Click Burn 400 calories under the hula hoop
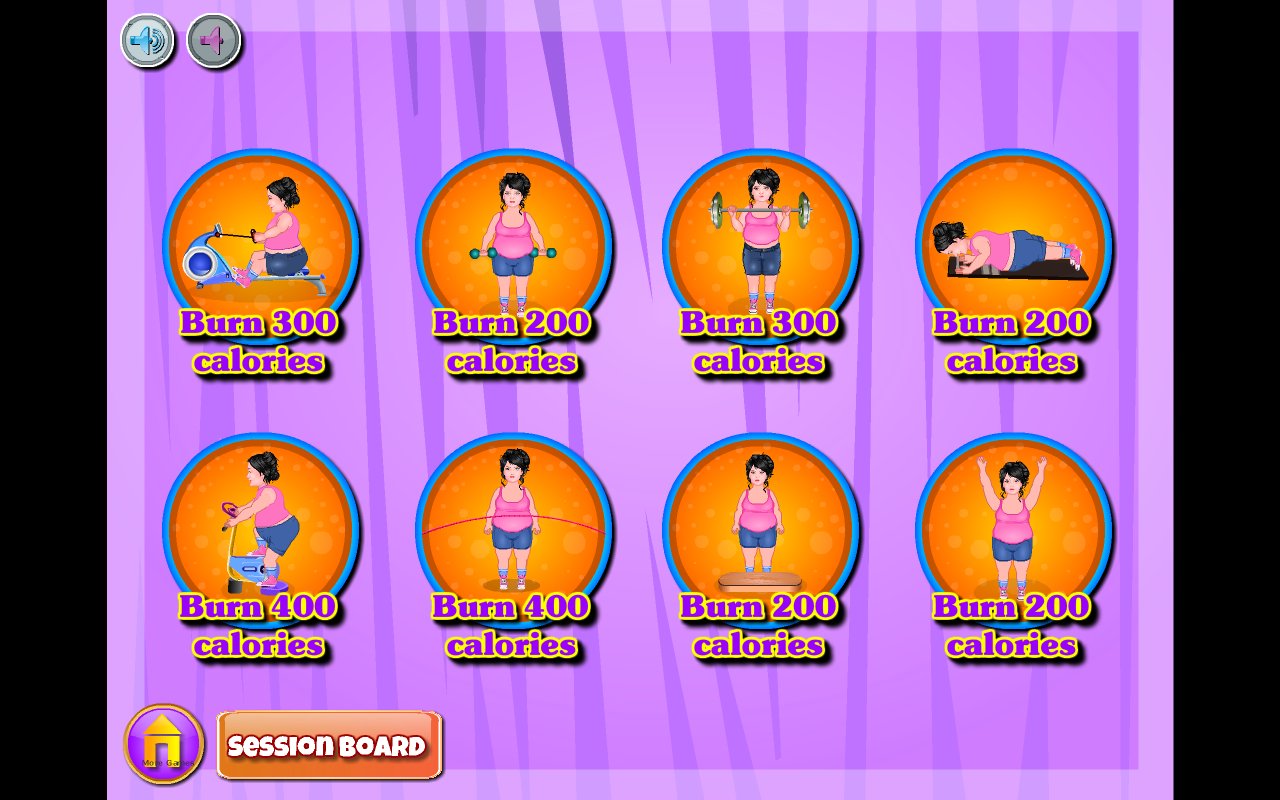 tap(512, 626)
